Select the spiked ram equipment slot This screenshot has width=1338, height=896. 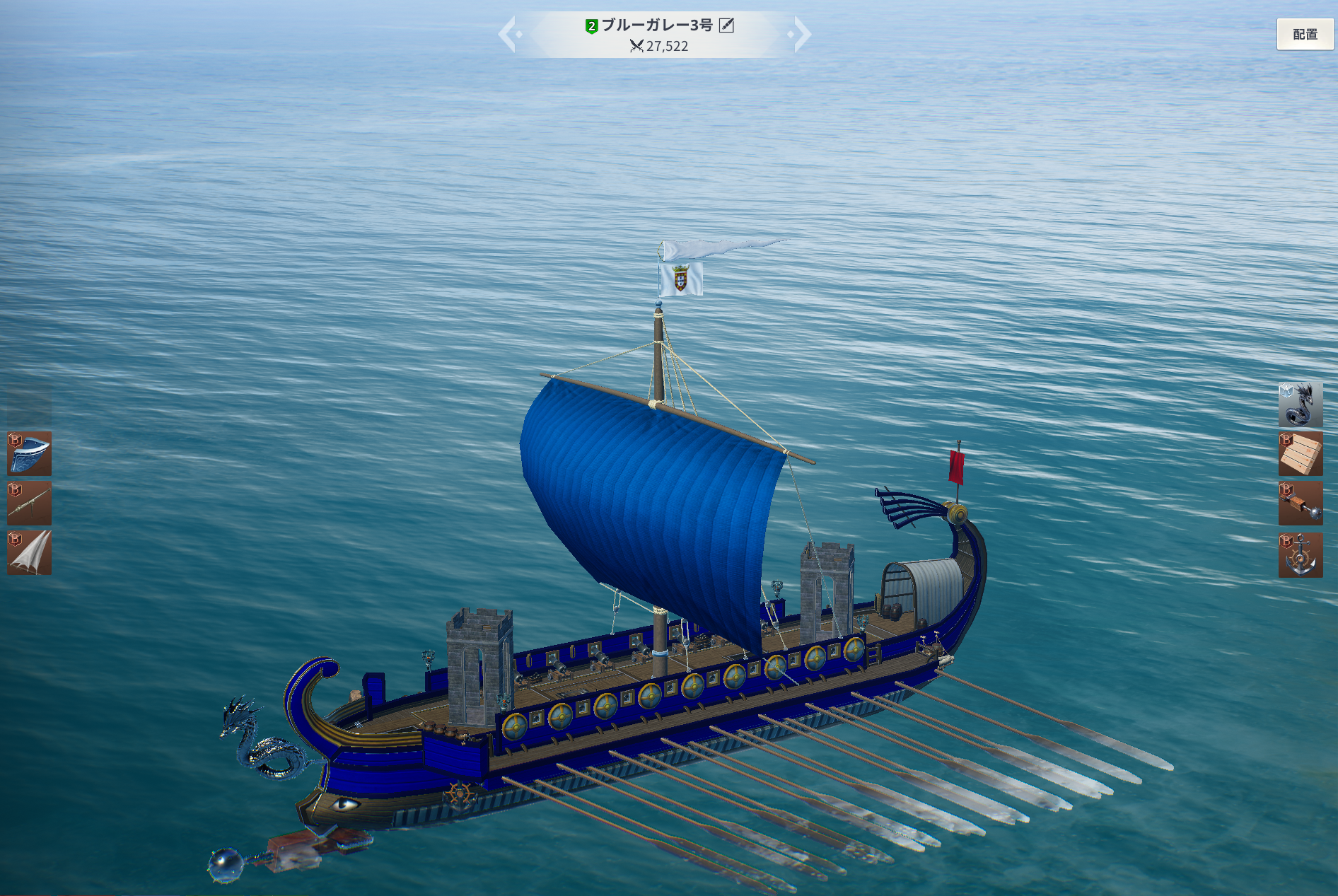click(1300, 504)
